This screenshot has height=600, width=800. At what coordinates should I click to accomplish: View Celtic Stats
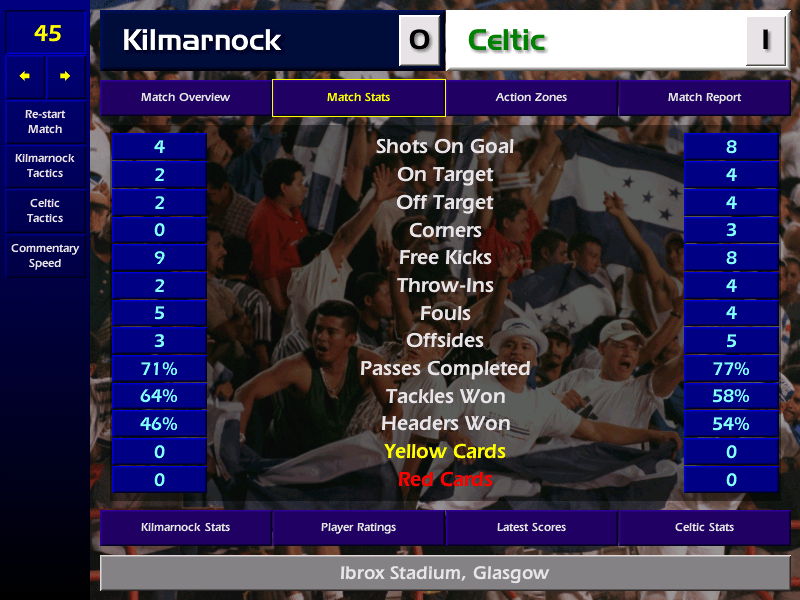[704, 527]
